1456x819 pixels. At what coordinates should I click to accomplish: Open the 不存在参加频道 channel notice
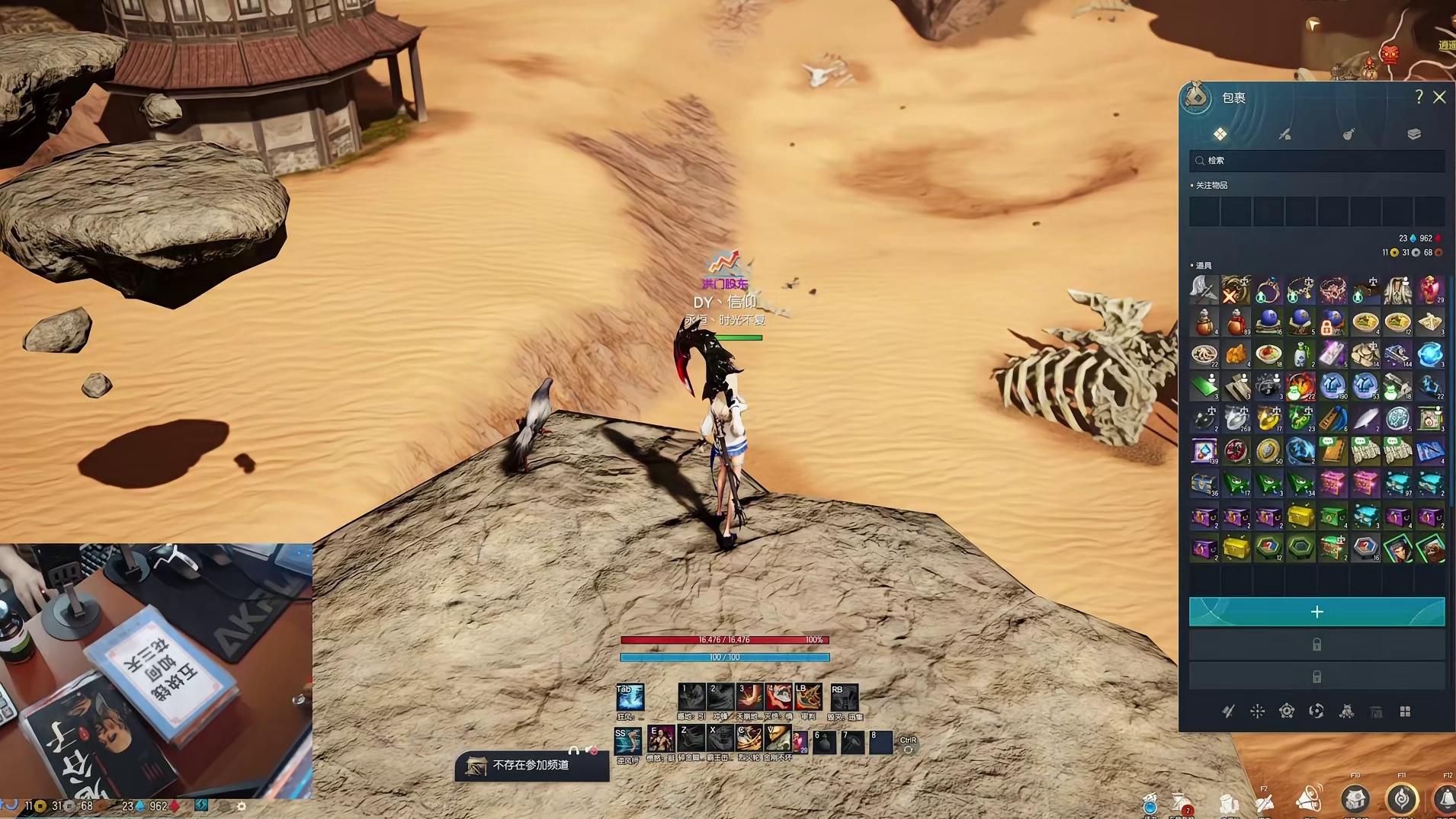click(531, 765)
